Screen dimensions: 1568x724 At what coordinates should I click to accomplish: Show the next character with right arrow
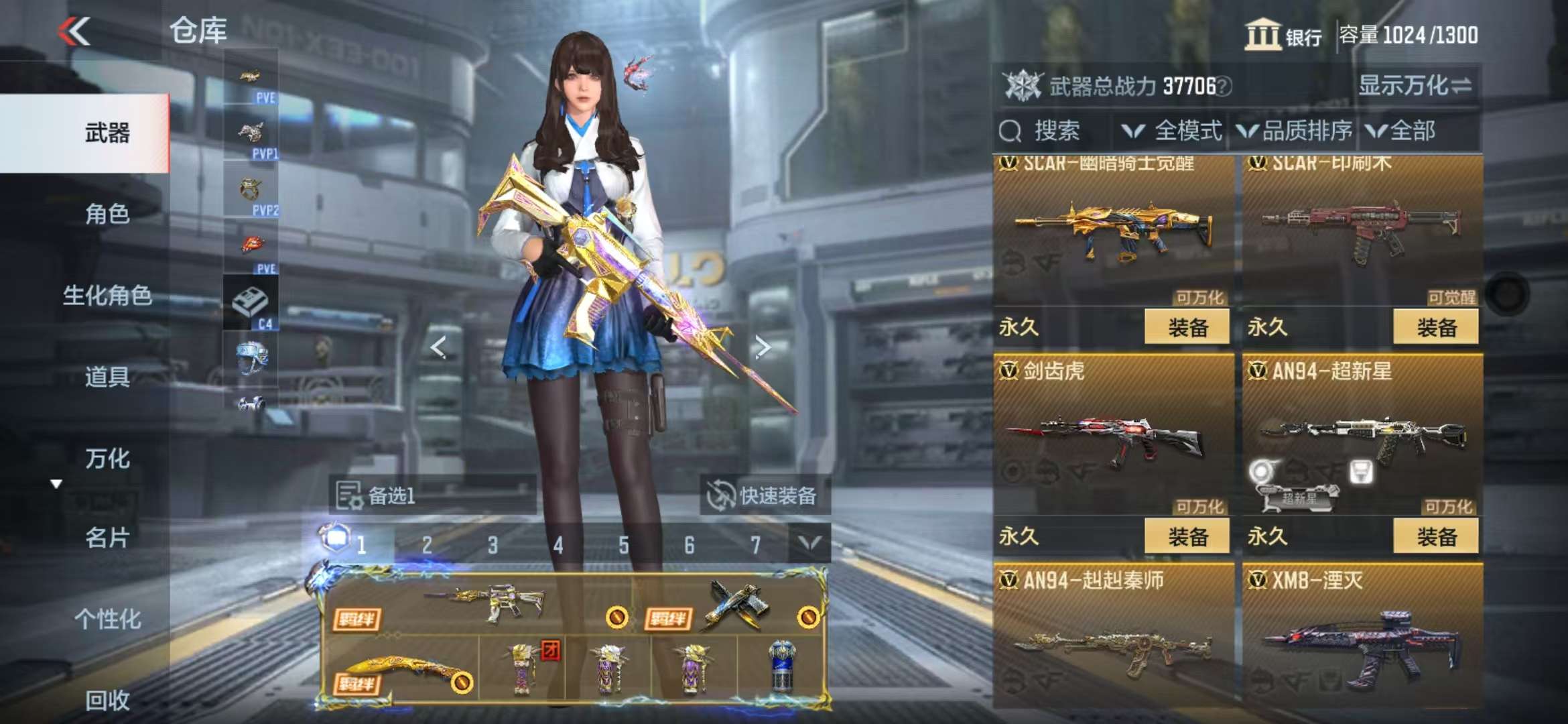click(762, 347)
